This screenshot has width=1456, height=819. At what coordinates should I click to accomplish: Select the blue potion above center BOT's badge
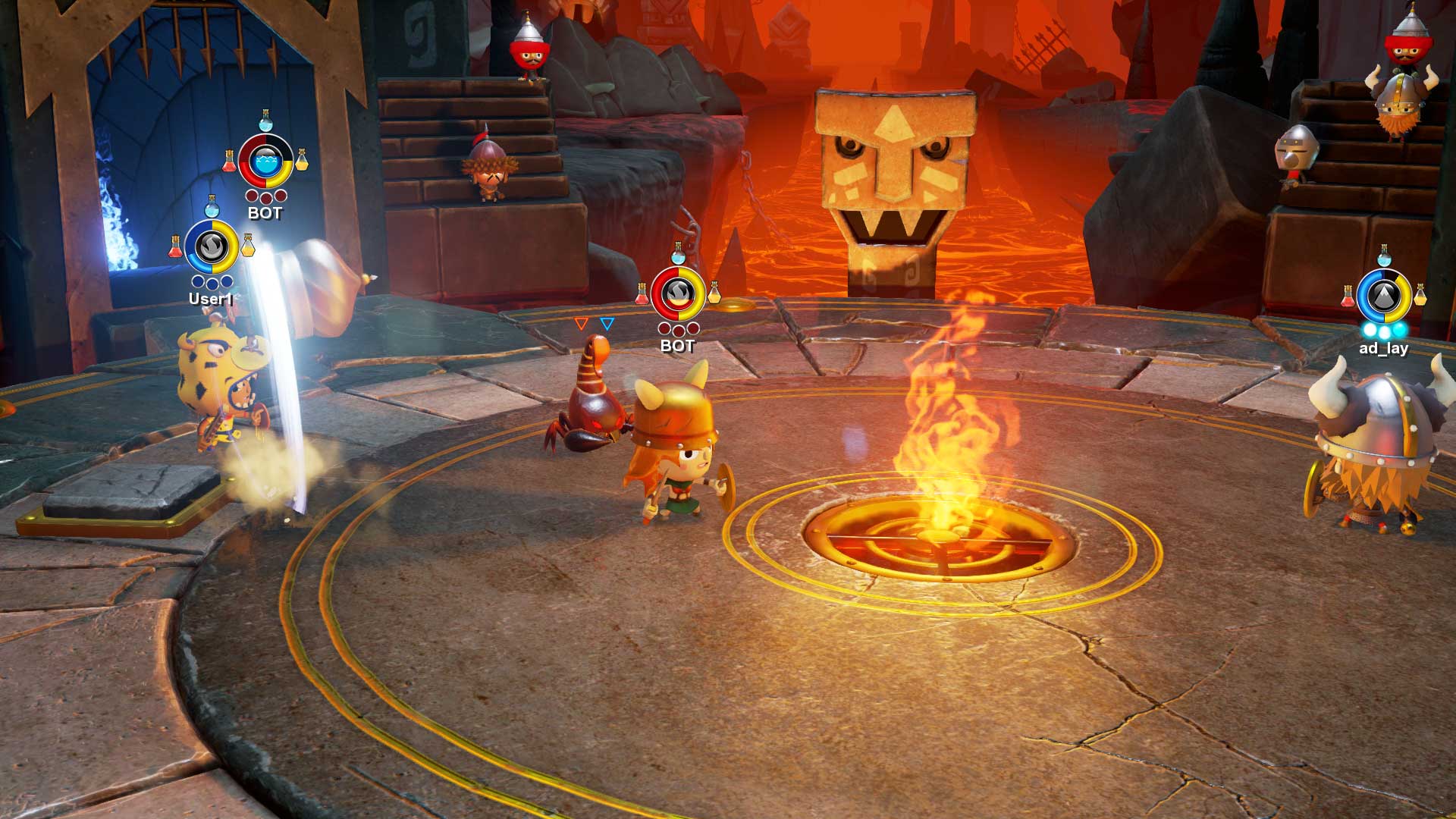click(x=678, y=256)
